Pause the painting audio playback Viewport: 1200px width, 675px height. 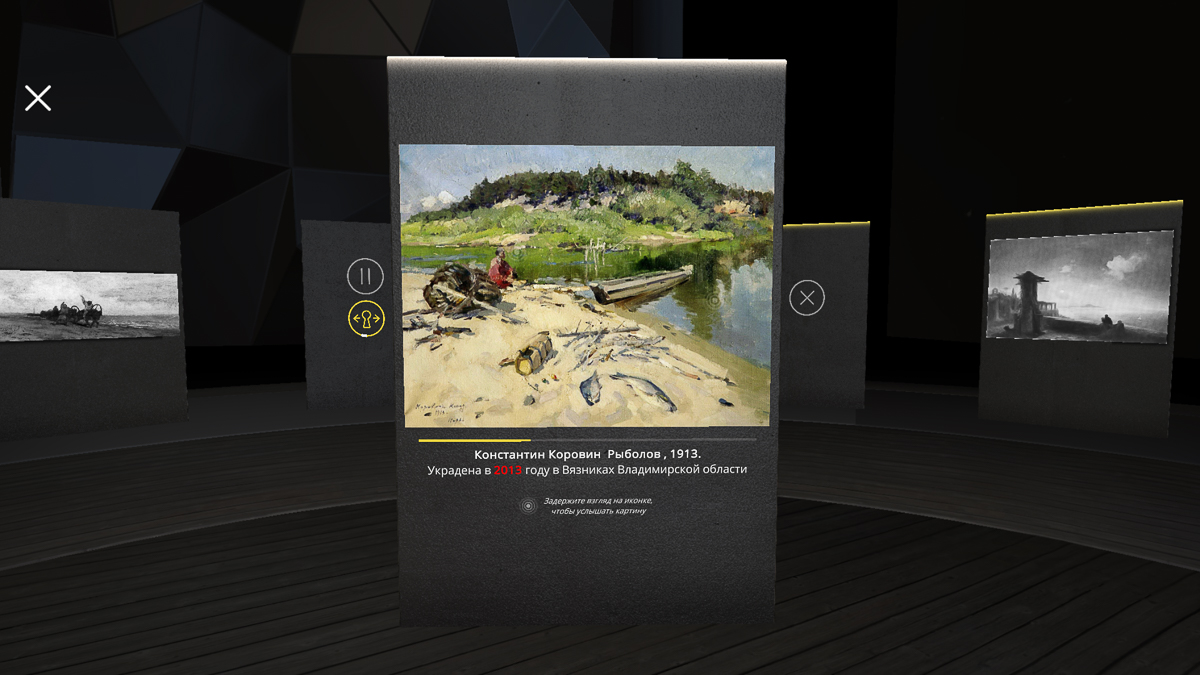tap(365, 276)
